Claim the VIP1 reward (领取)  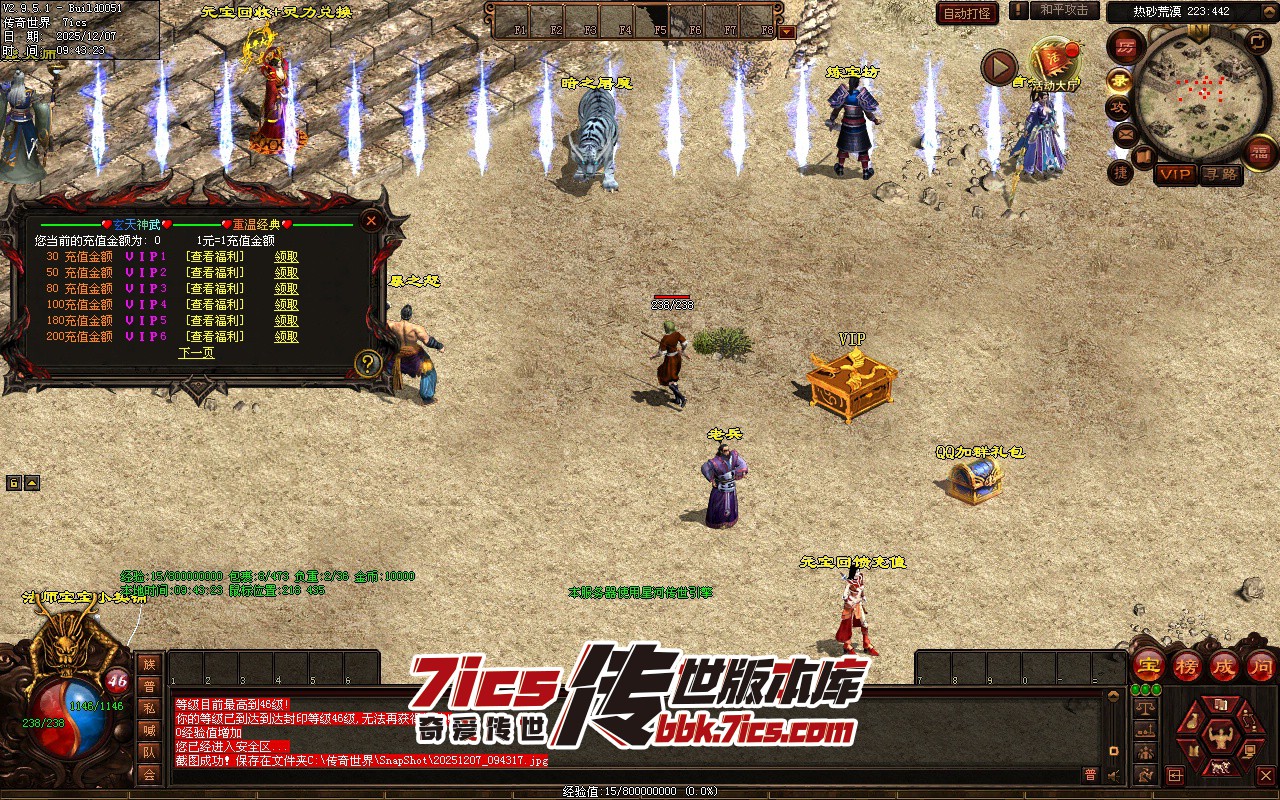click(286, 257)
